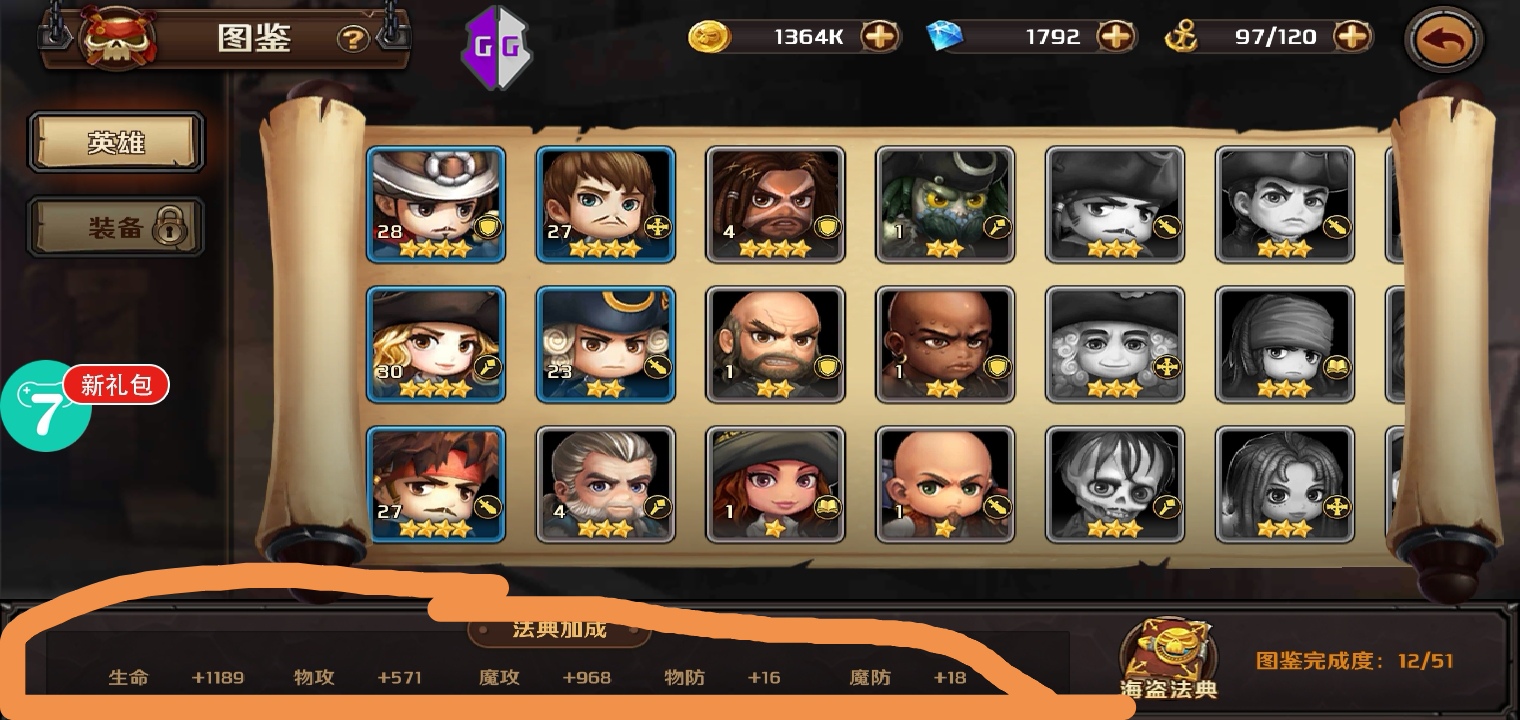Select the green tentacle-faced hero portrait
The width and height of the screenshot is (1520, 720).
(x=946, y=204)
